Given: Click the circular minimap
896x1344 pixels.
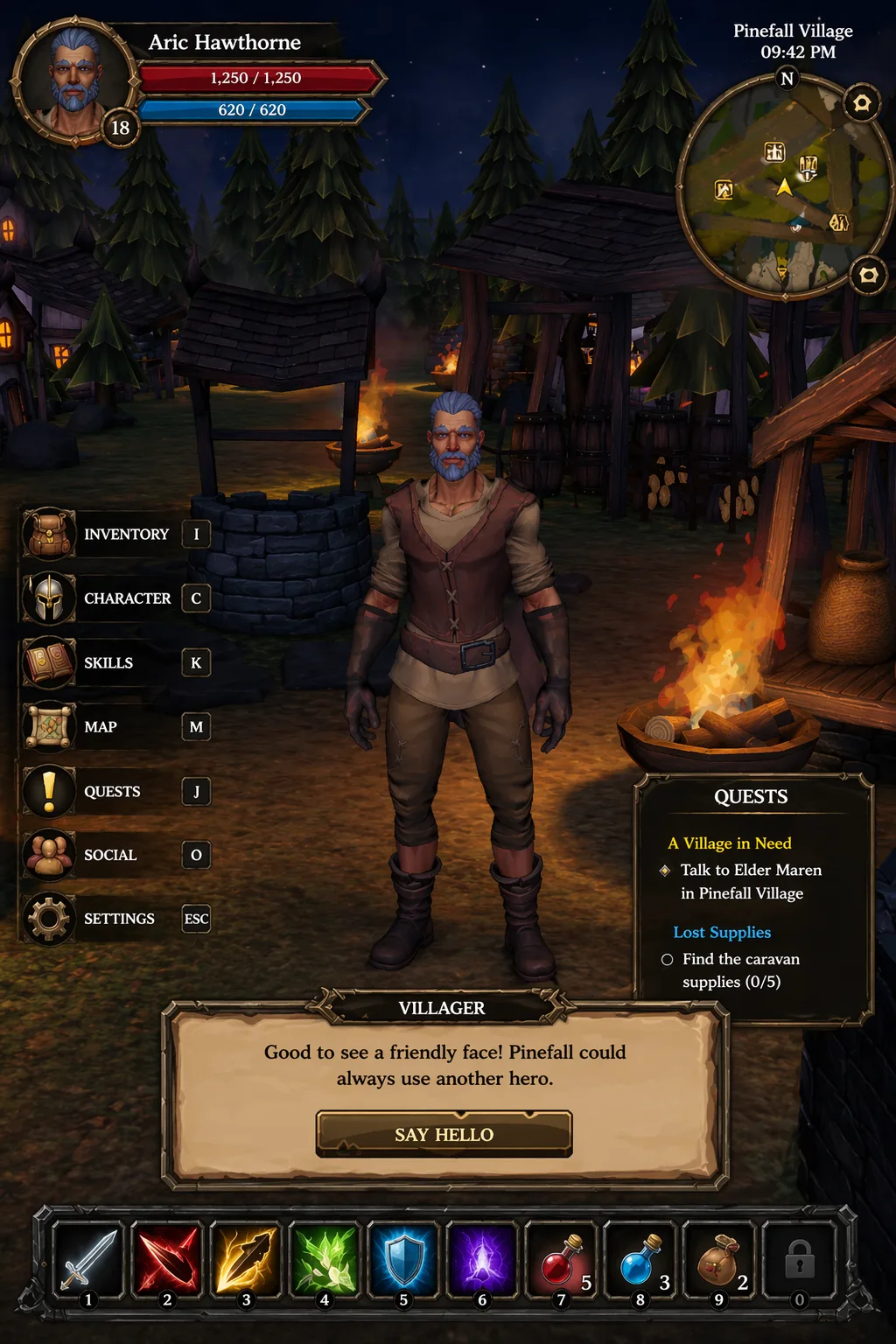Looking at the screenshot, I should pyautogui.click(x=784, y=187).
